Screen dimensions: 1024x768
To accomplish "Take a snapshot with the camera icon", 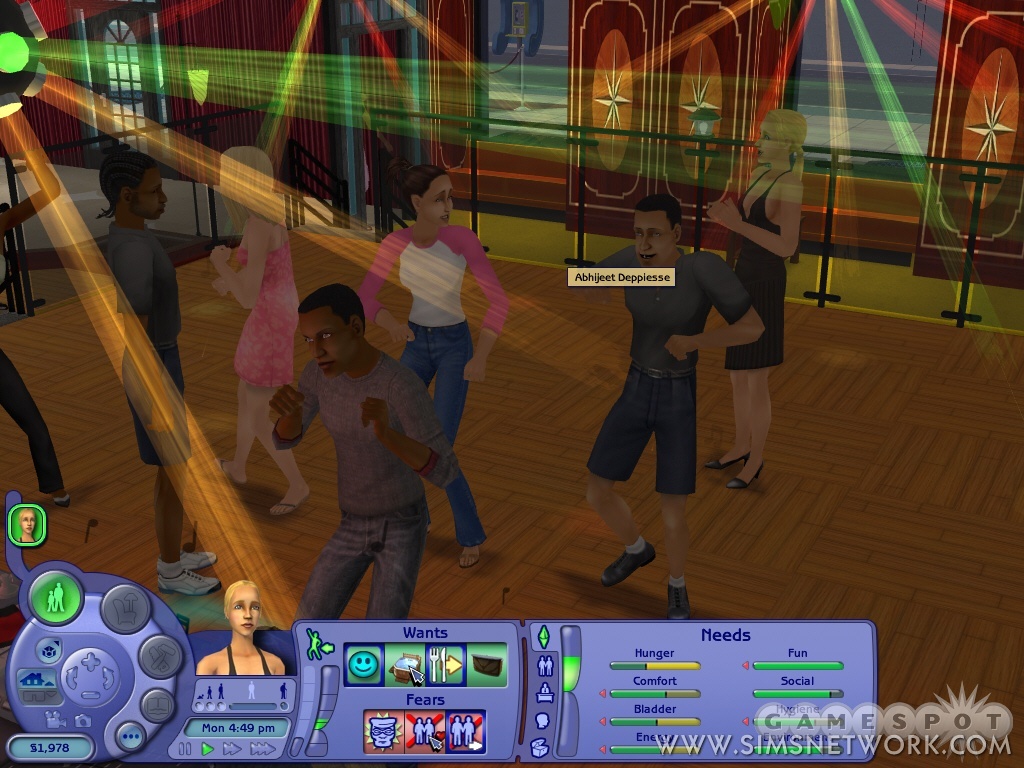I will [x=81, y=720].
